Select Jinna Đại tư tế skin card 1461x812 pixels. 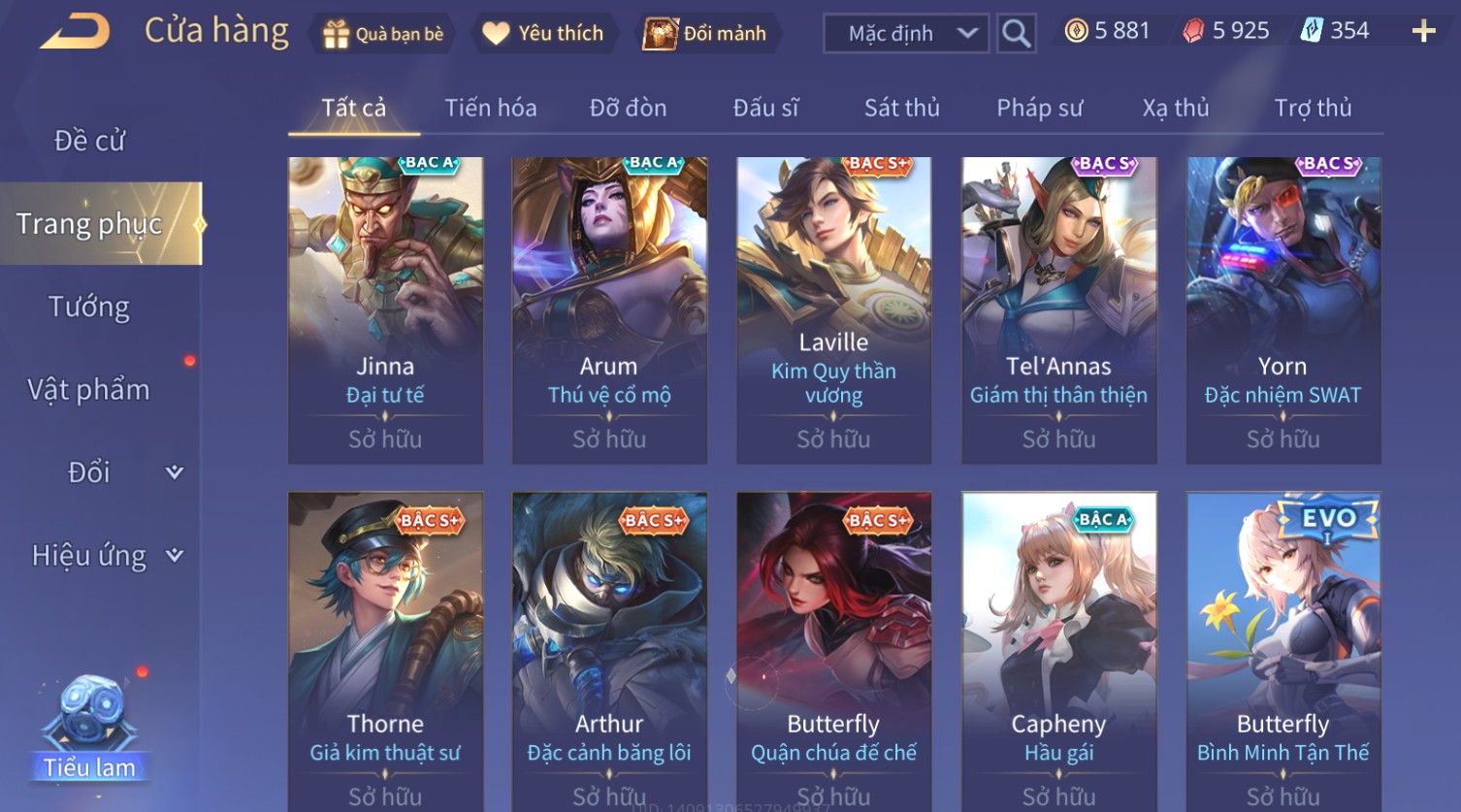point(385,310)
